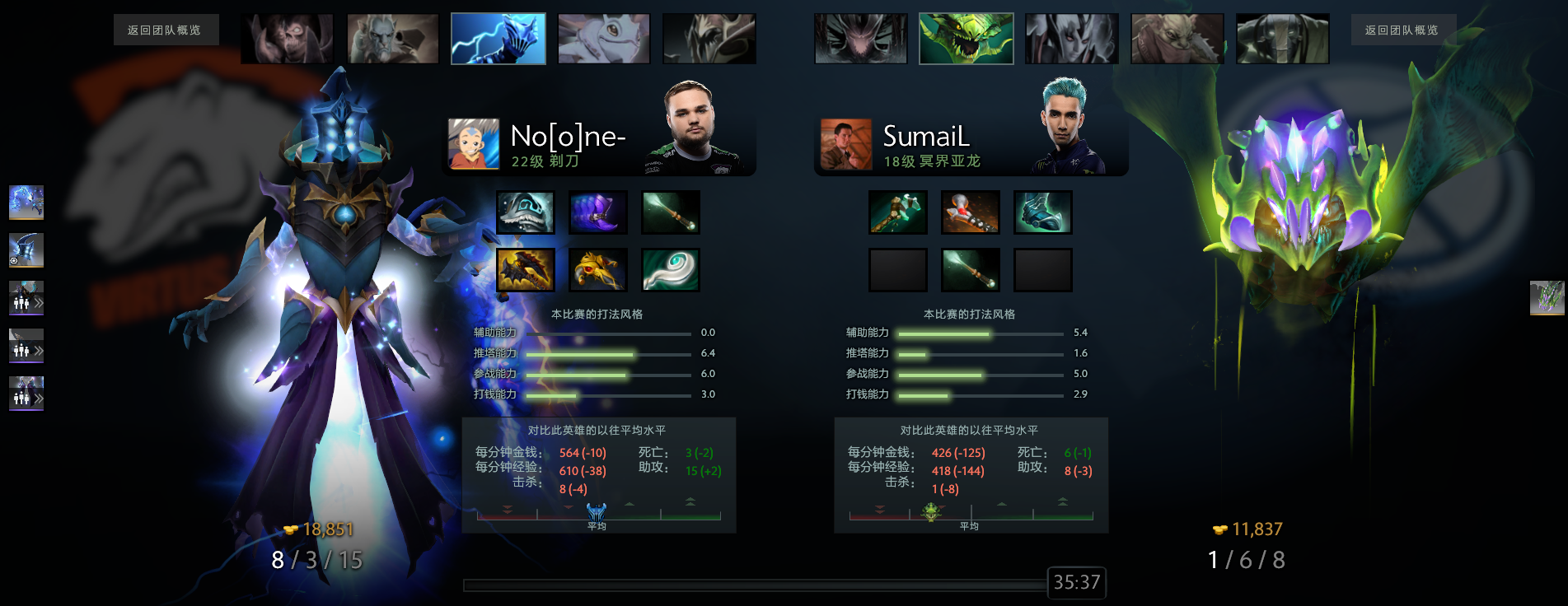Inspect No[o]ne-'s Shiva's Guard item
This screenshot has height=606, width=1568.
tap(526, 212)
